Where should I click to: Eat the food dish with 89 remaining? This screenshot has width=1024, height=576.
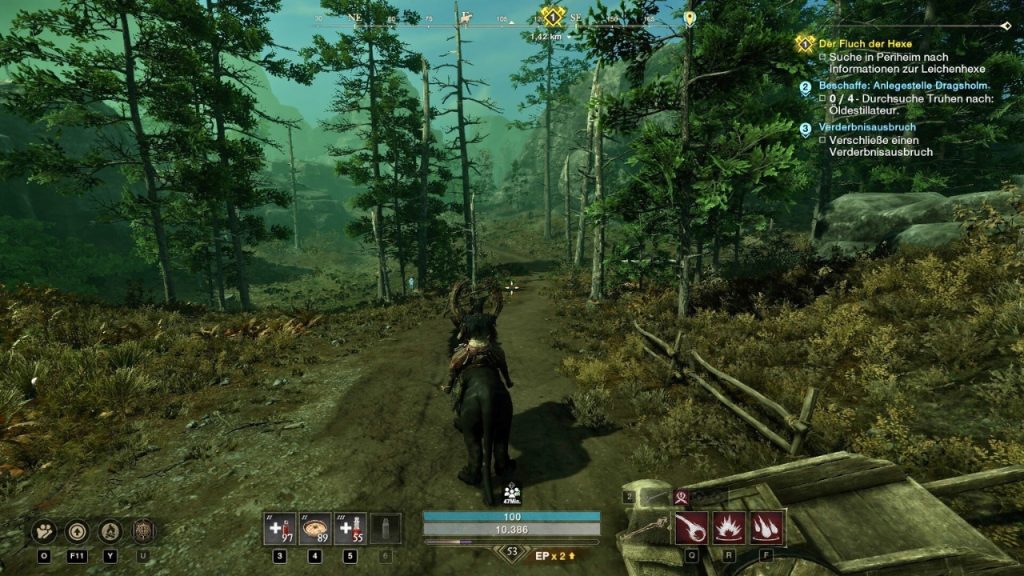(315, 528)
